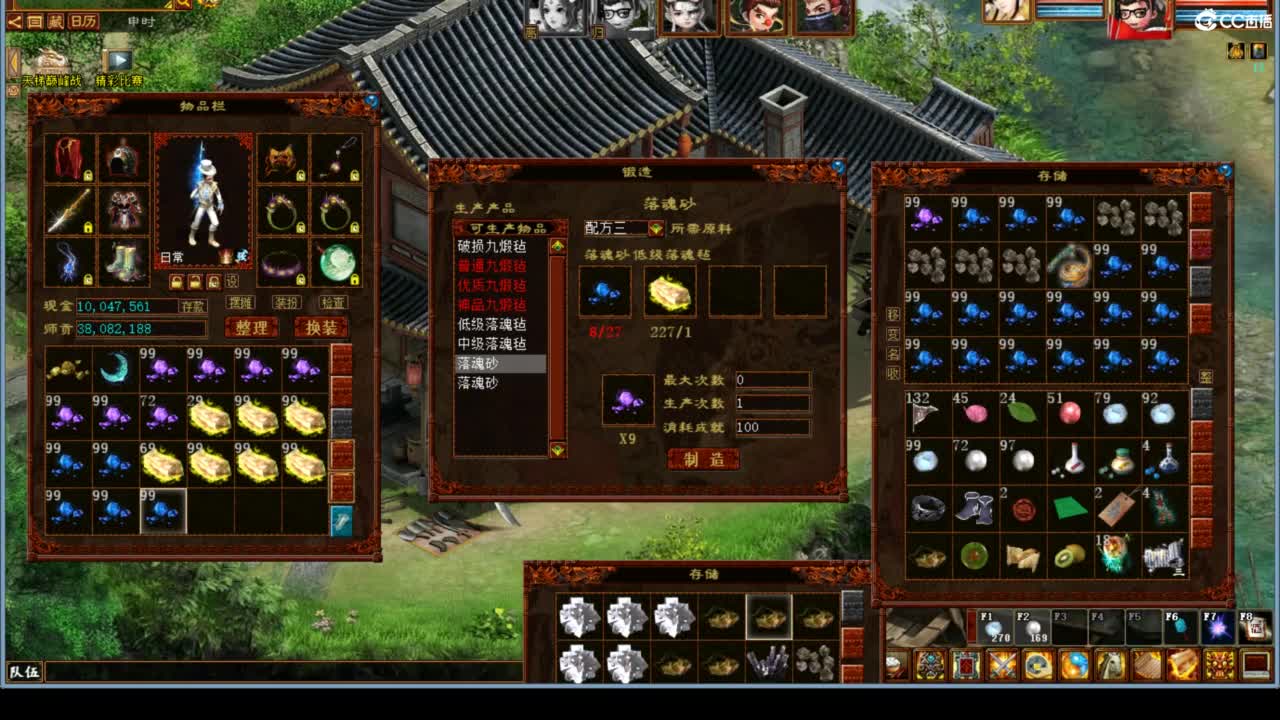The height and width of the screenshot is (720, 1280).
Task: Unlock the green orb accessory slot
Action: point(355,279)
